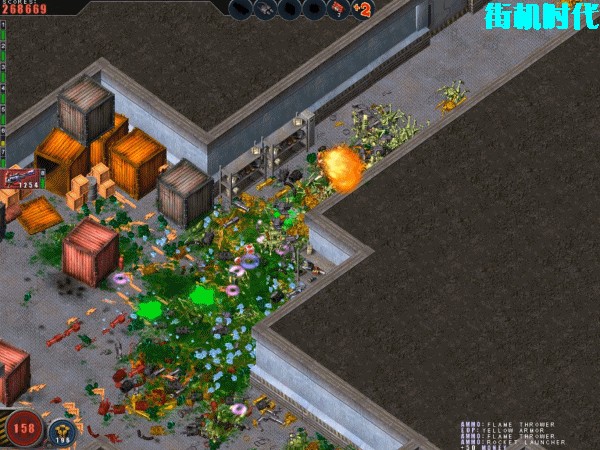
Task: Select the orange +2 lives bonus icon
Action: (363, 10)
